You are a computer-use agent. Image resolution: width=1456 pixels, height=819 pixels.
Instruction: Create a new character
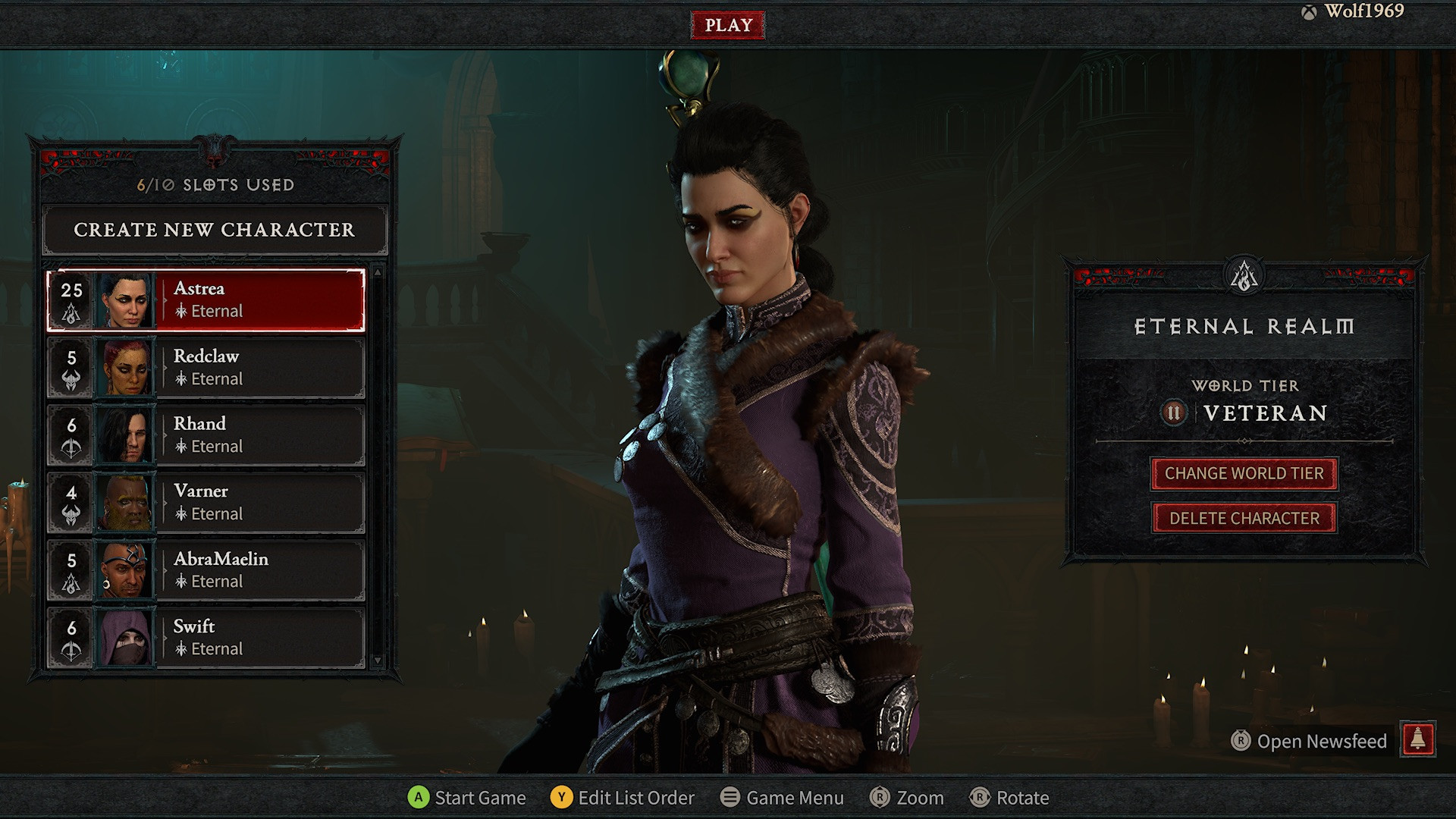click(215, 230)
